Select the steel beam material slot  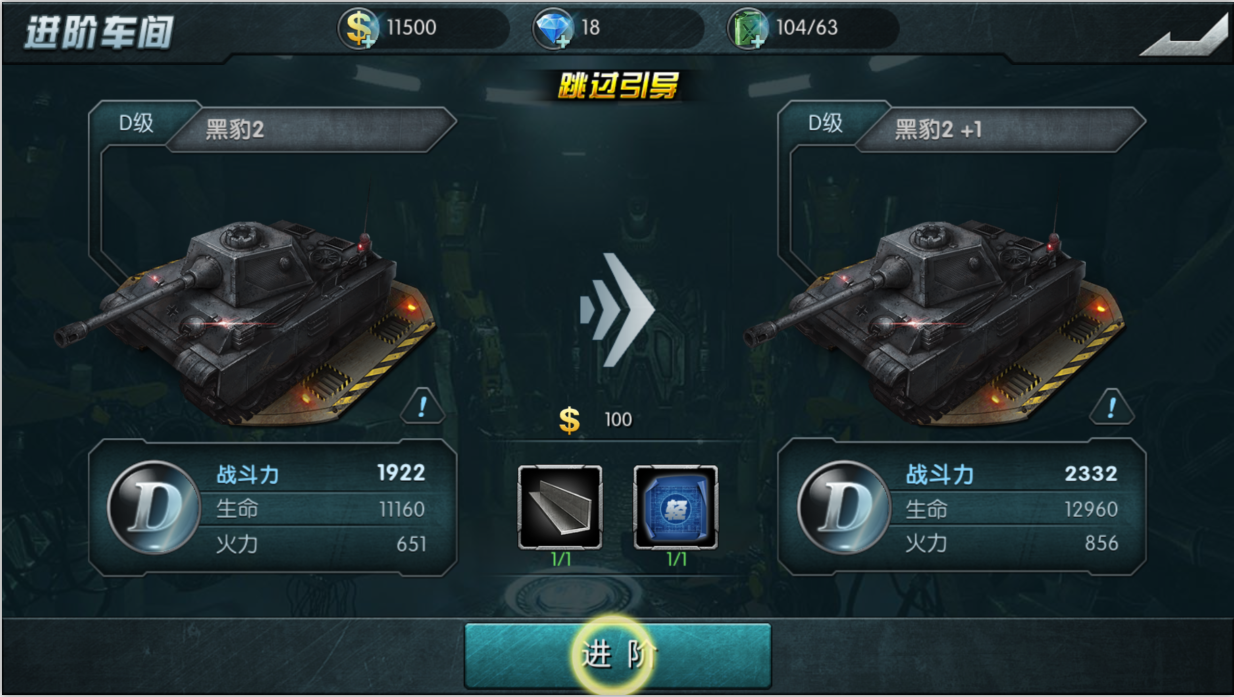(x=560, y=507)
